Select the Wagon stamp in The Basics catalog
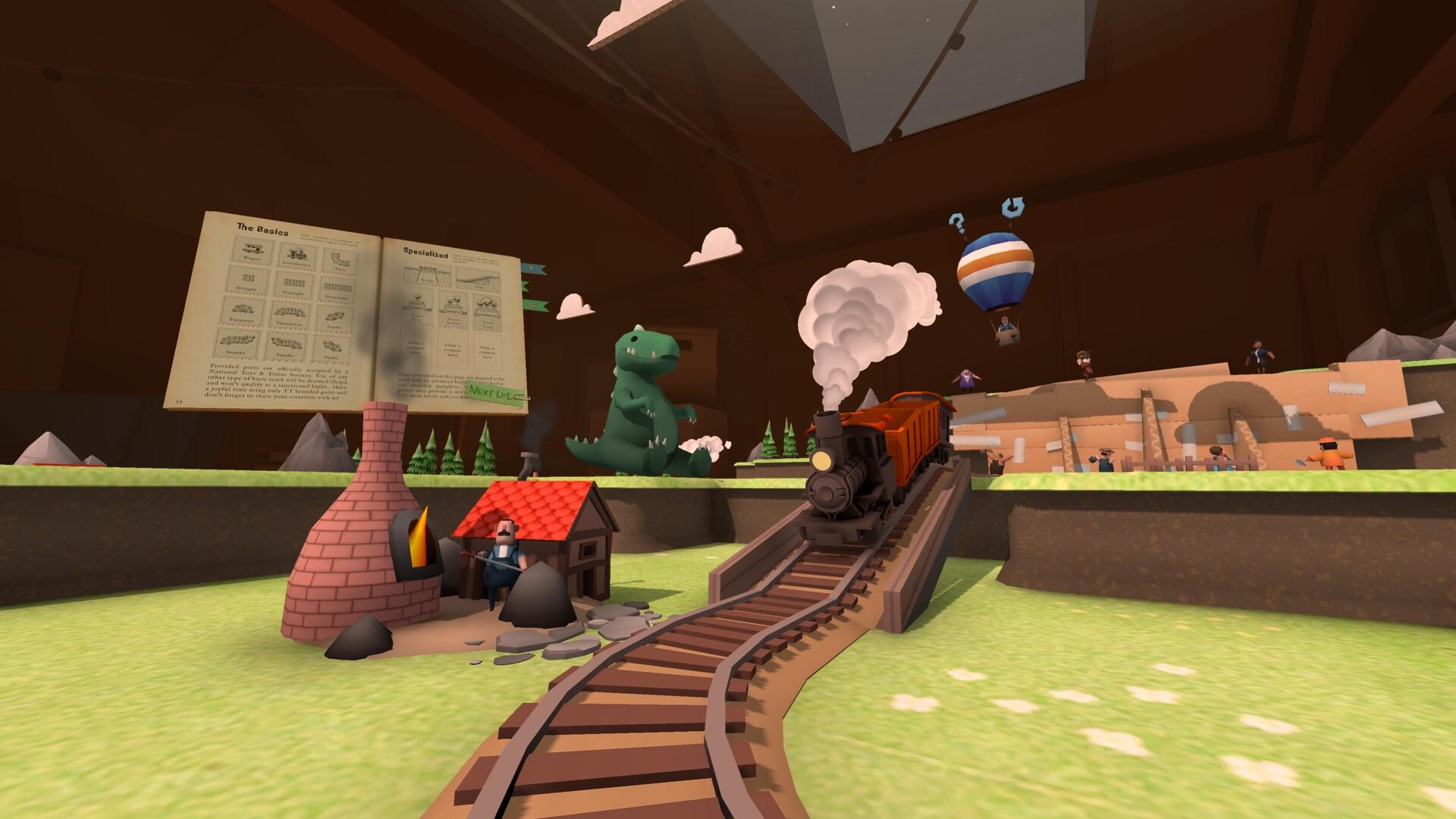Screen dimensions: 1456x819 (x=252, y=249)
